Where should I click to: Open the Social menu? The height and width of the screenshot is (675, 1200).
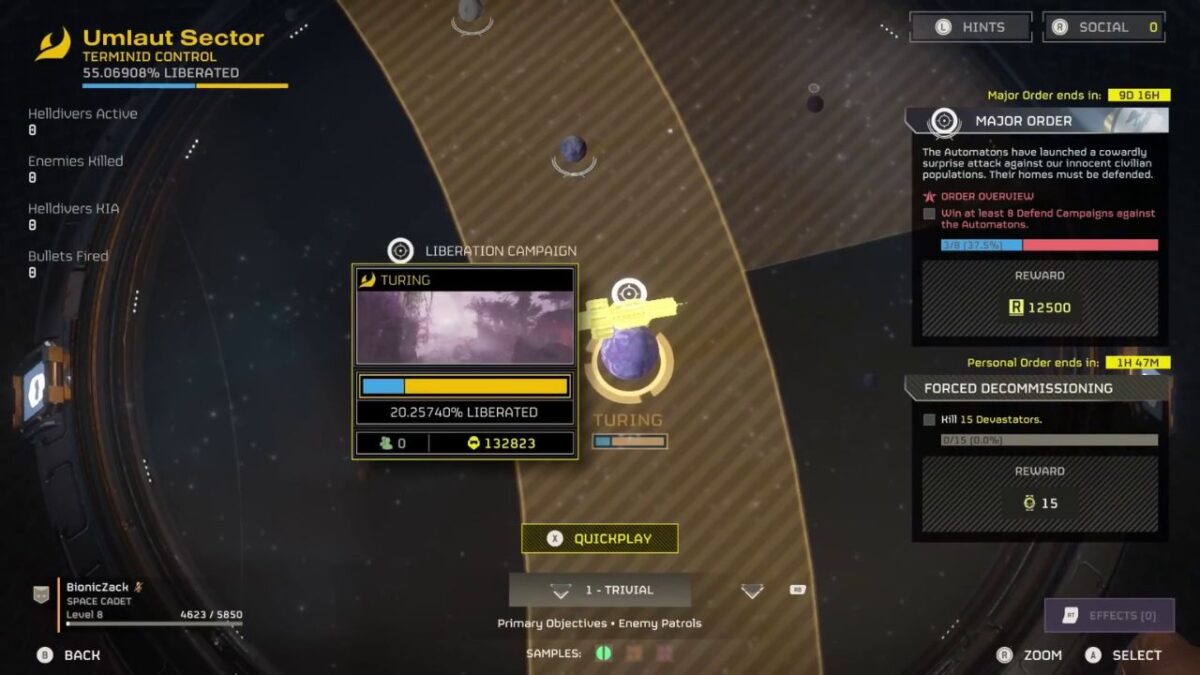point(1104,27)
